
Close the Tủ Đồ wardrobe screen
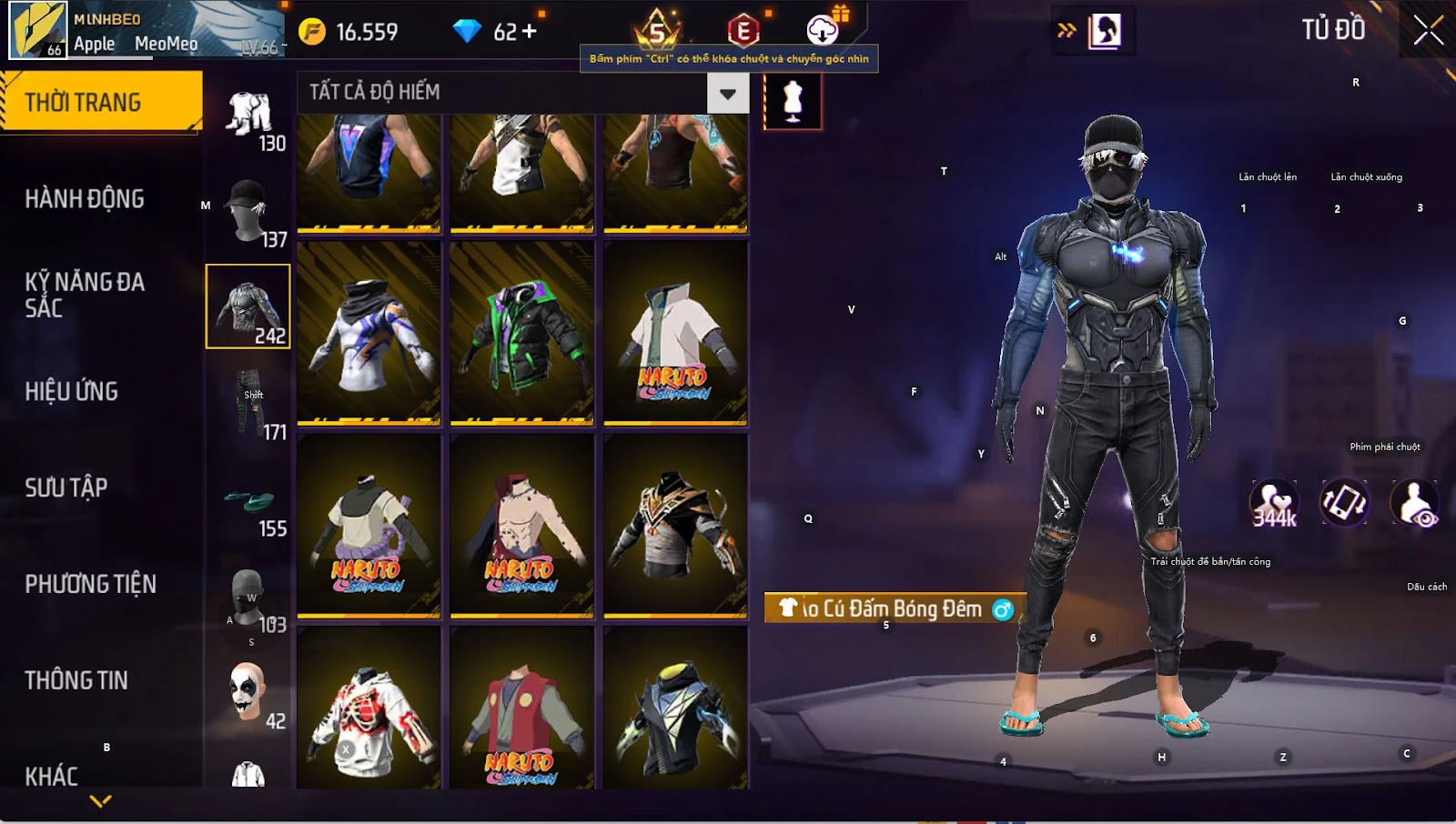[1428, 31]
